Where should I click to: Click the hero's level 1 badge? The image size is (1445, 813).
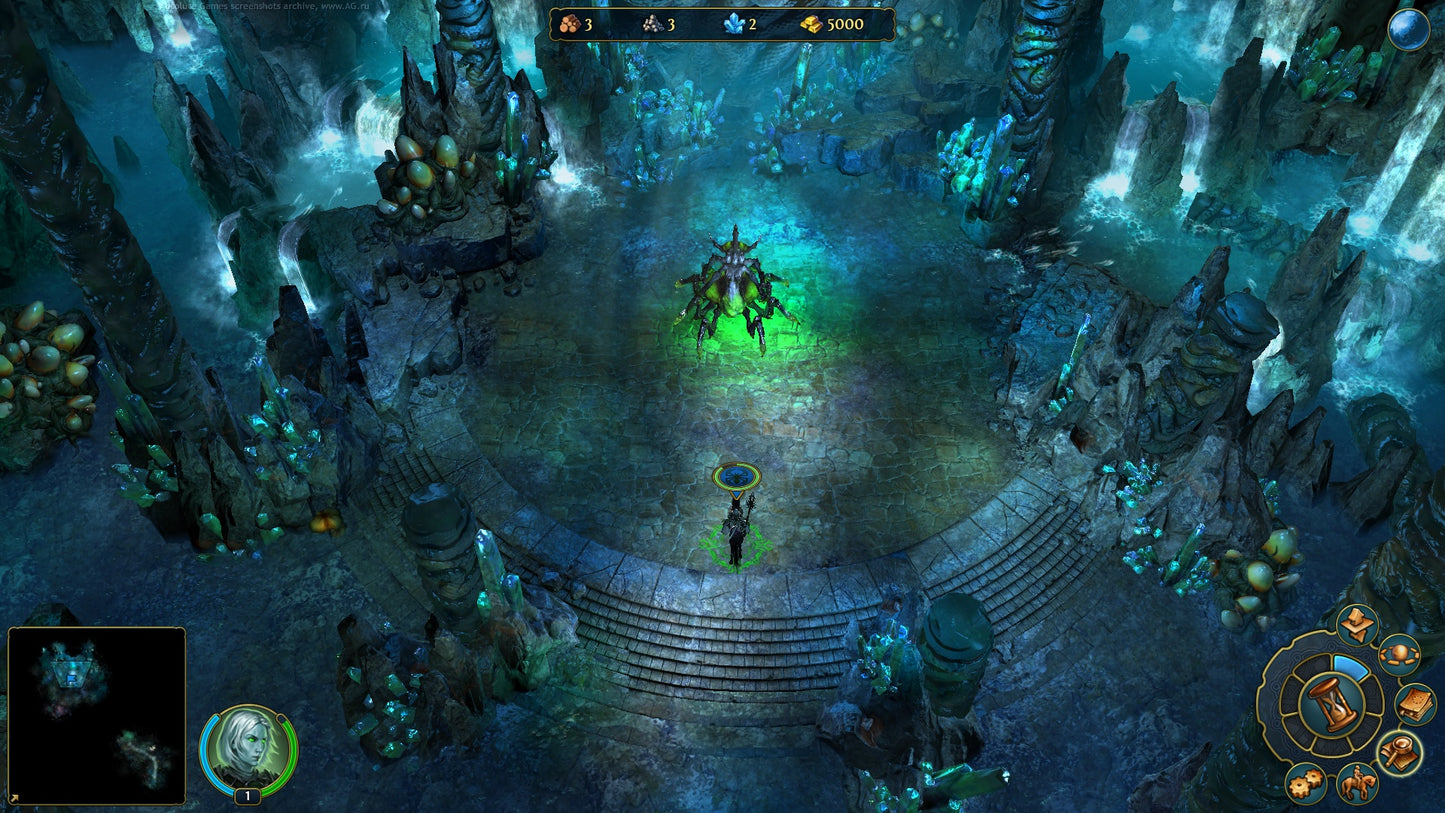pyautogui.click(x=247, y=796)
